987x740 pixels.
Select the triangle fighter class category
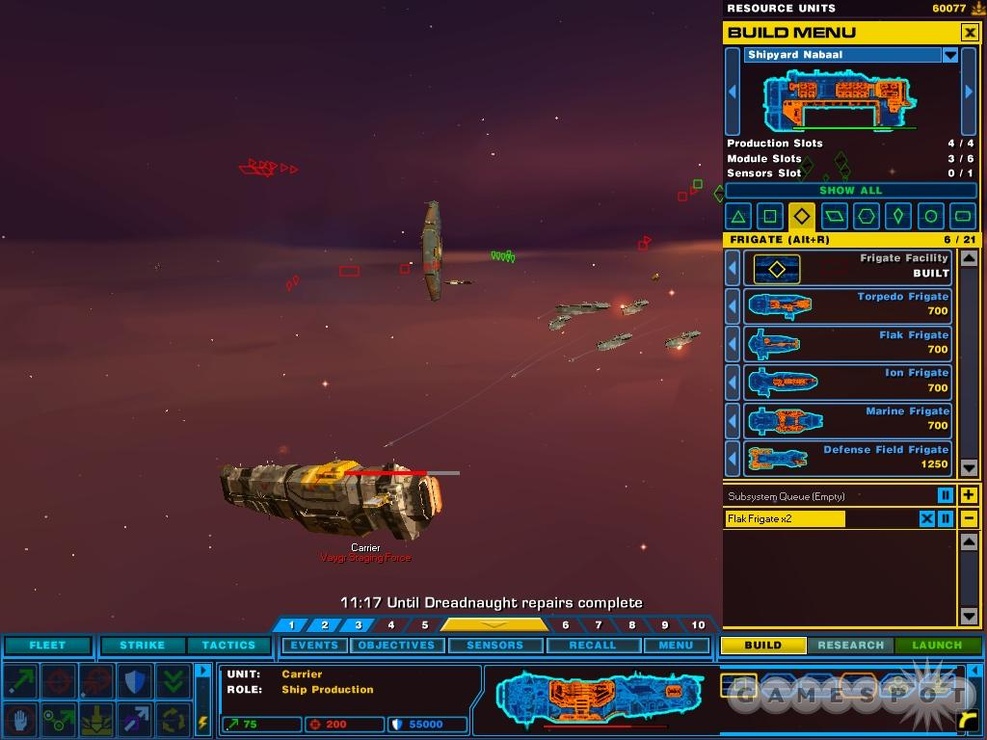738,216
